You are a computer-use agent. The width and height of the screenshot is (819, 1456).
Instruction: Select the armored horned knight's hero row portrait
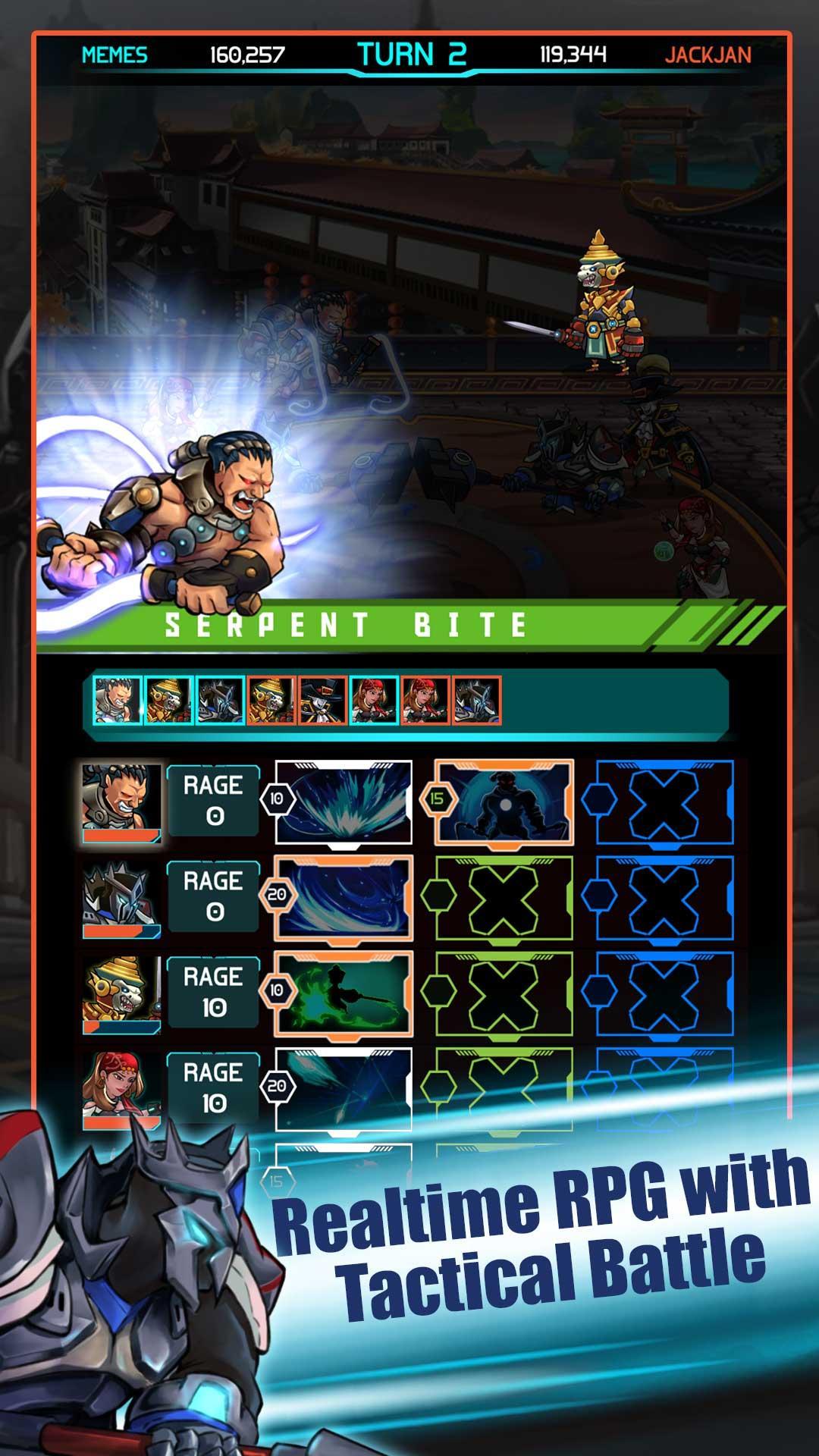click(x=121, y=899)
